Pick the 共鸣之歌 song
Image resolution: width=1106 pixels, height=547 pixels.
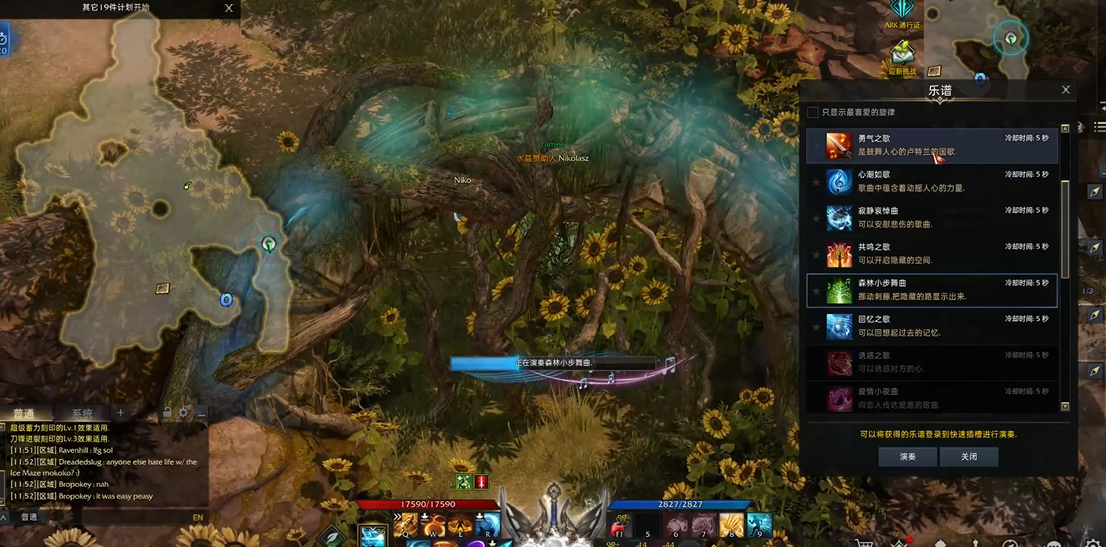tap(930, 253)
